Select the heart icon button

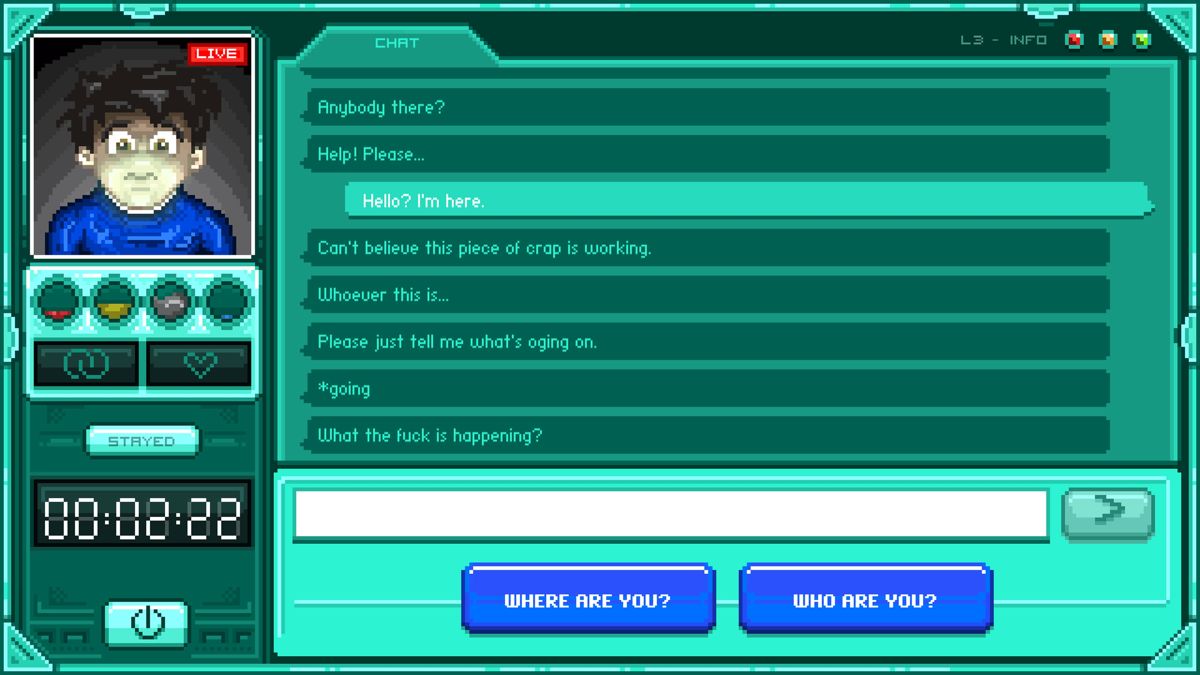click(x=200, y=364)
